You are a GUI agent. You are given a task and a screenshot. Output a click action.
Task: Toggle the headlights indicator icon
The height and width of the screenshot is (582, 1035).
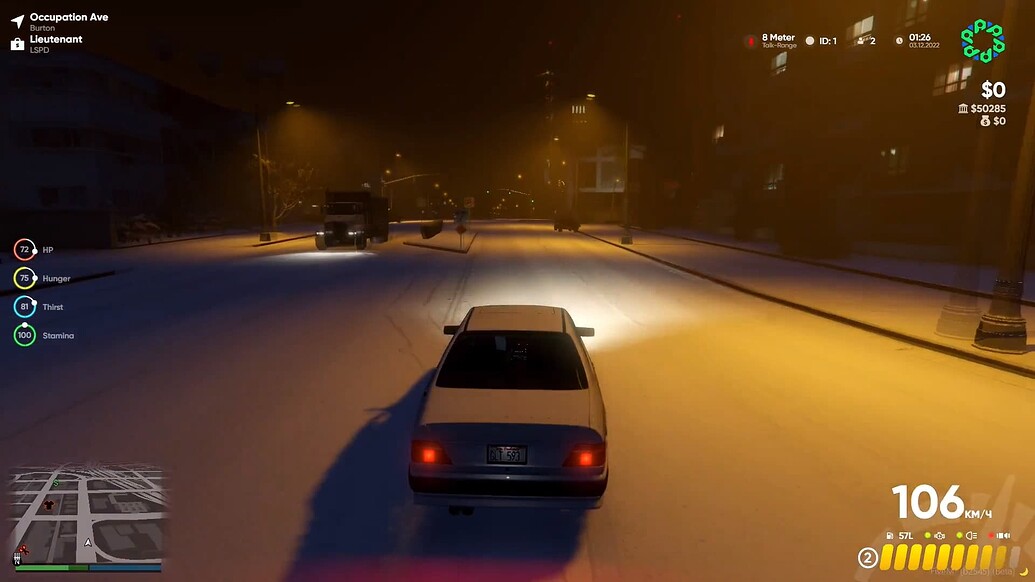pyautogui.click(x=970, y=536)
